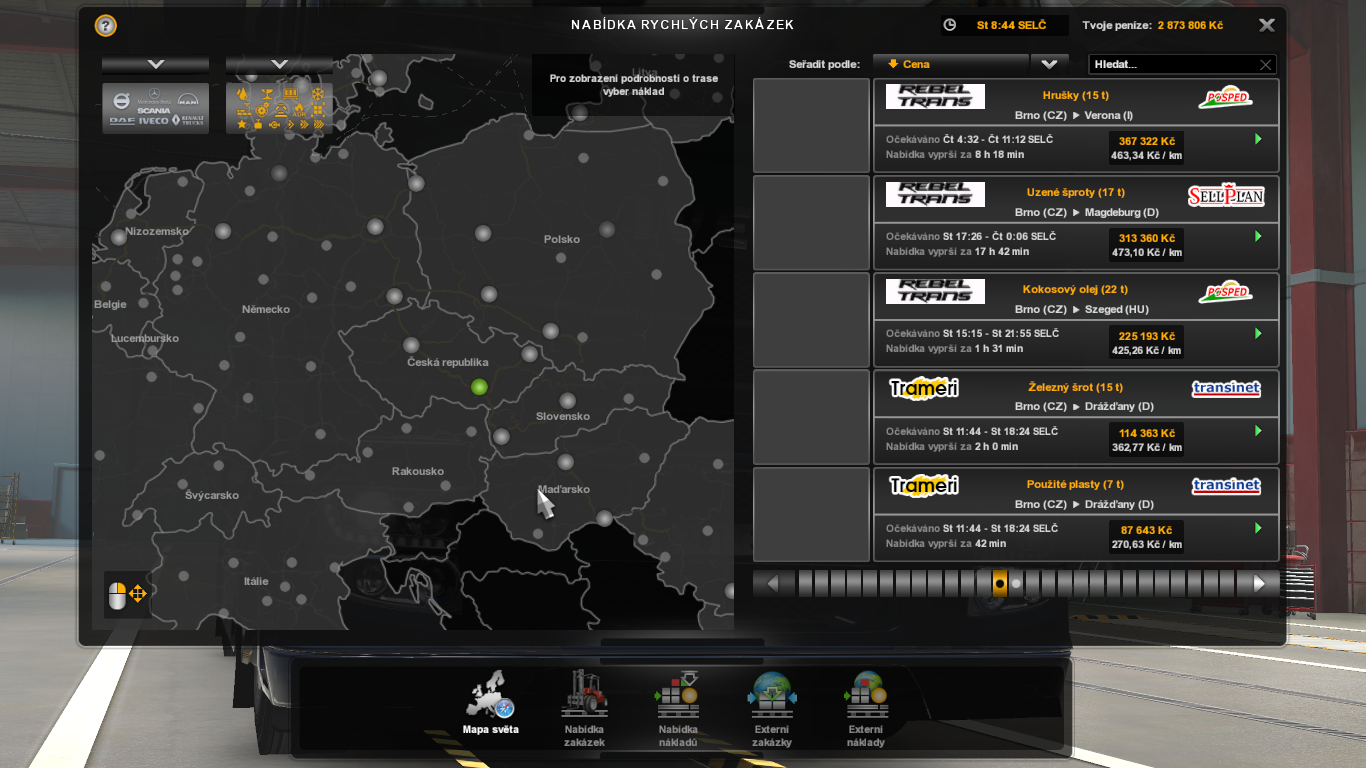Open Externí zakázky from bottom bar
This screenshot has width=1366, height=768.
[x=771, y=708]
